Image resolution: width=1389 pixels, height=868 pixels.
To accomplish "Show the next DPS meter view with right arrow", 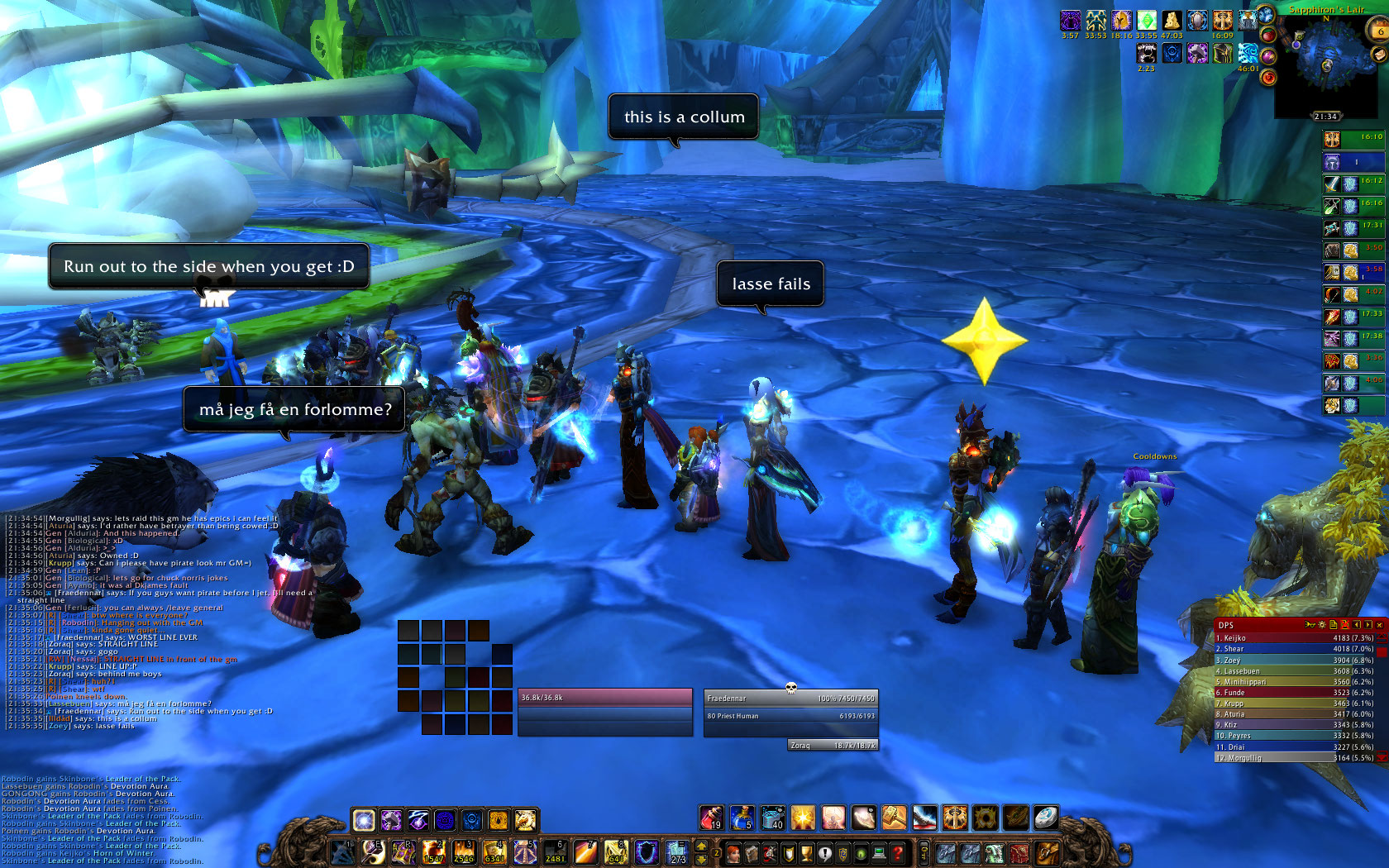I will pos(1368,625).
